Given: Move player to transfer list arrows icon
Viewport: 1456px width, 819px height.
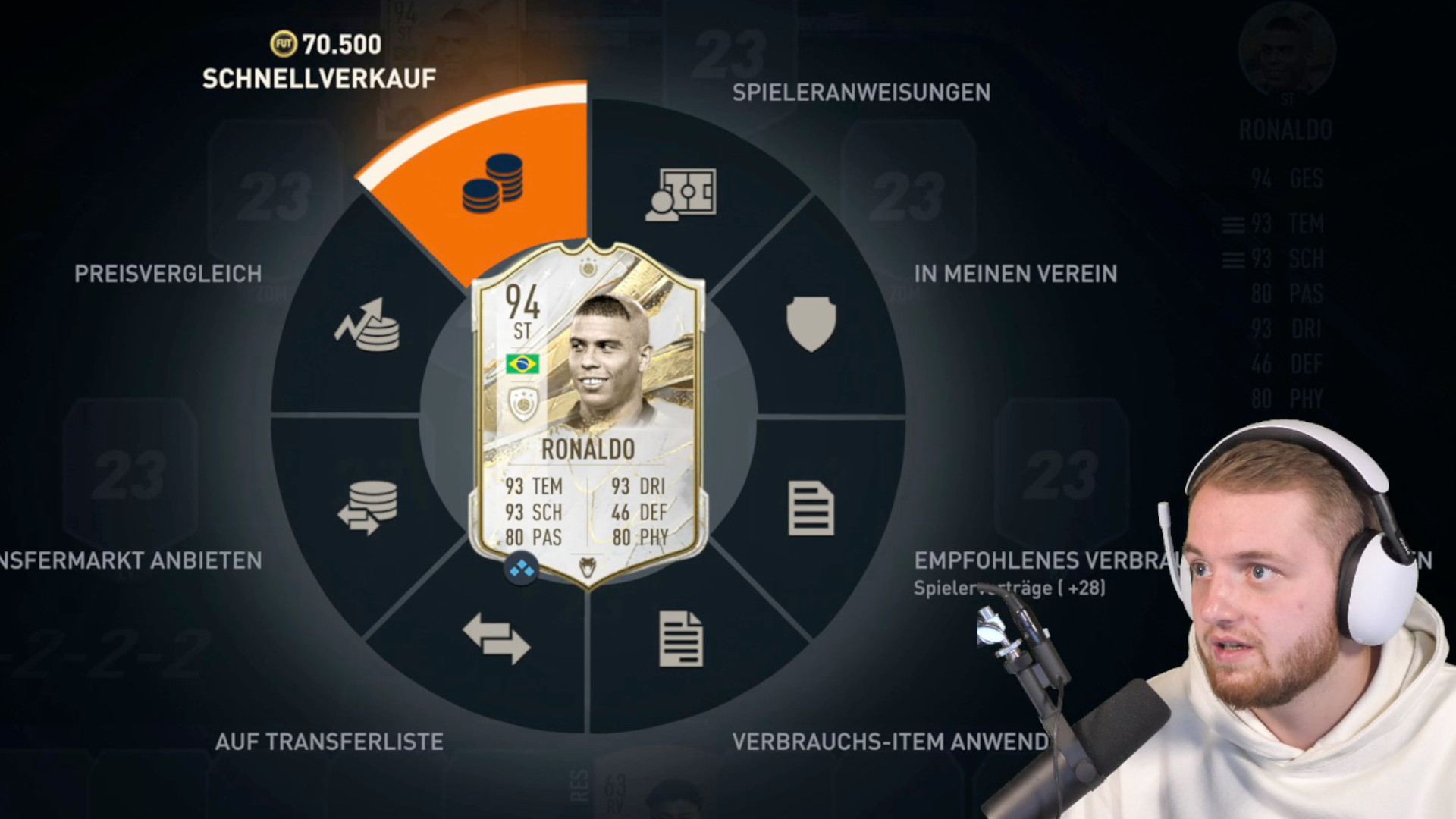Looking at the screenshot, I should click(496, 639).
